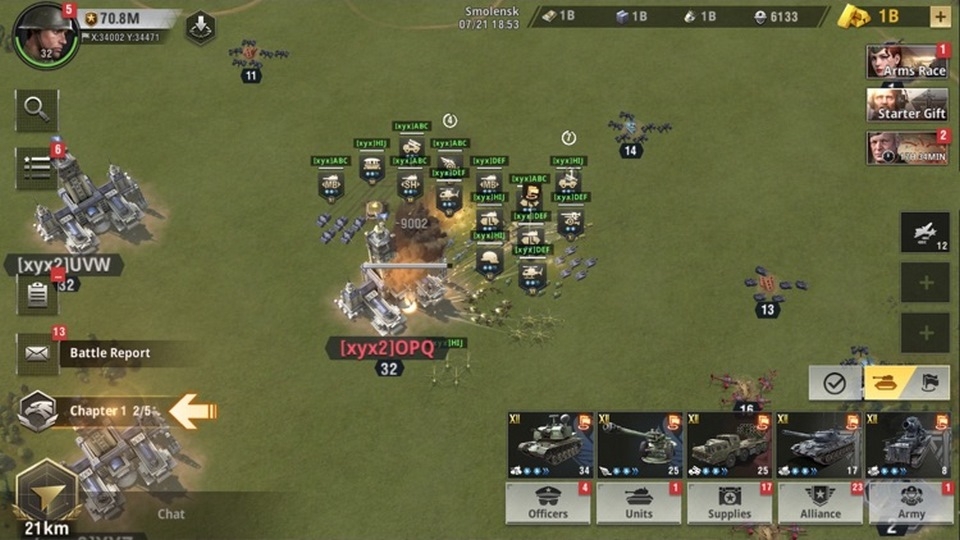Toggle the checkmark selection button

[834, 383]
